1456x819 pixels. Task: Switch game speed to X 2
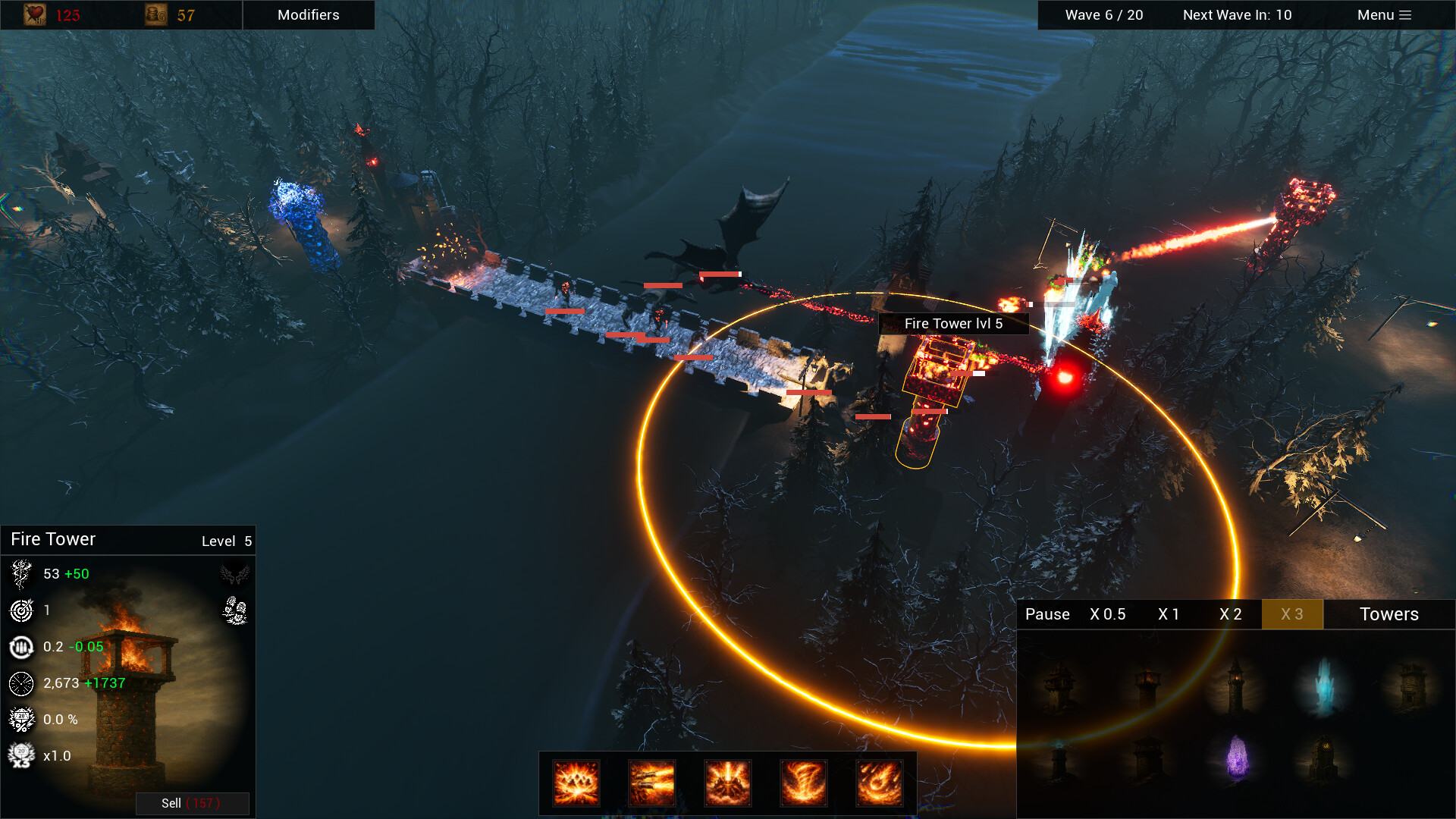1230,614
